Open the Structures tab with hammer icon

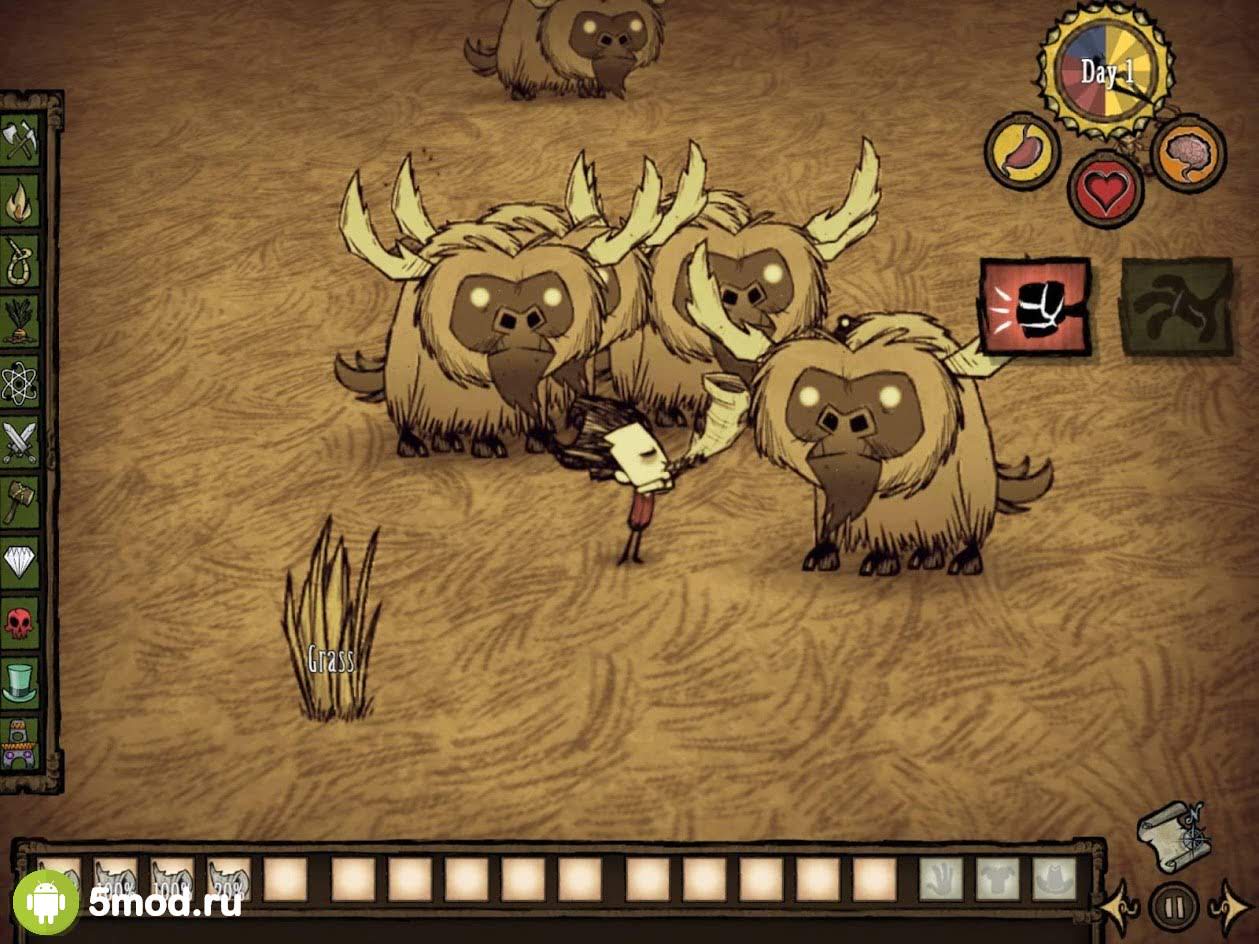point(20,501)
